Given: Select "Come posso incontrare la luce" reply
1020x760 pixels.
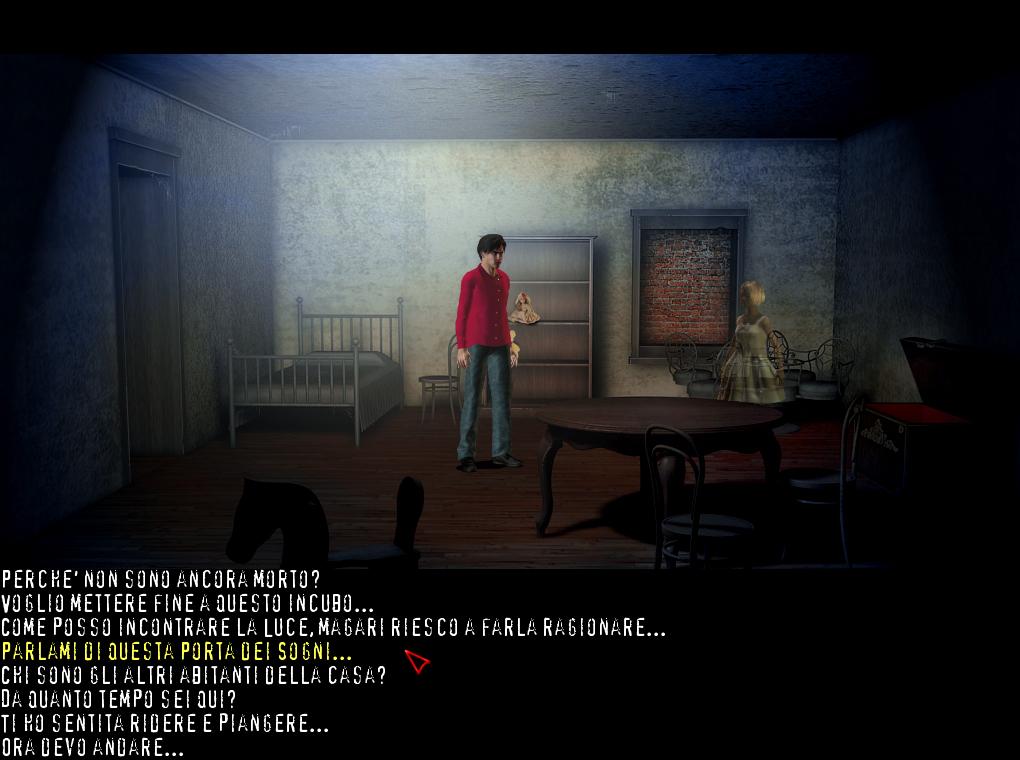Looking at the screenshot, I should [x=333, y=628].
